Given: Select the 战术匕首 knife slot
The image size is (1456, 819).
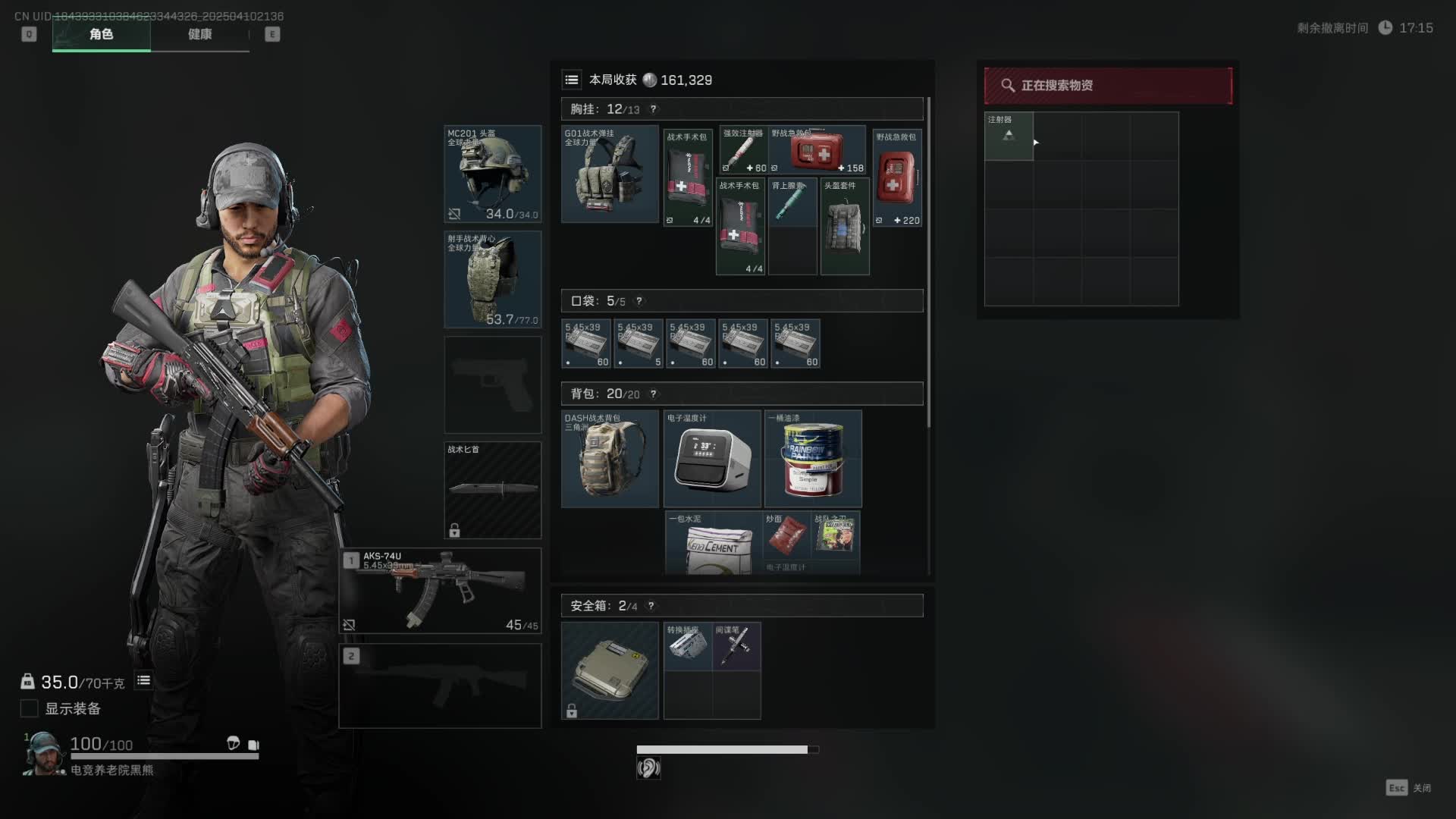Looking at the screenshot, I should coord(492,490).
